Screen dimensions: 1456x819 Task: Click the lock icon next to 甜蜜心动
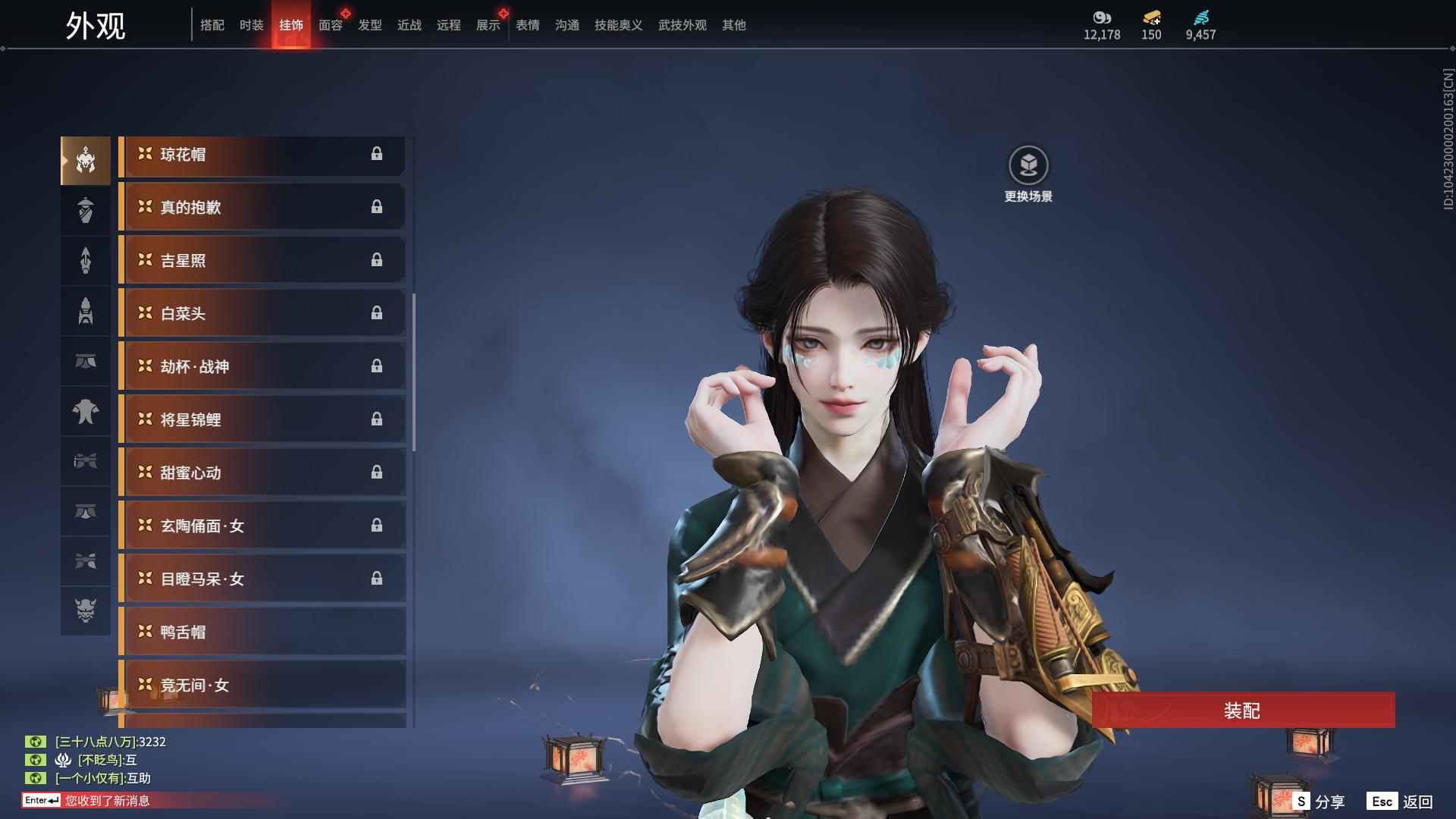coord(377,472)
